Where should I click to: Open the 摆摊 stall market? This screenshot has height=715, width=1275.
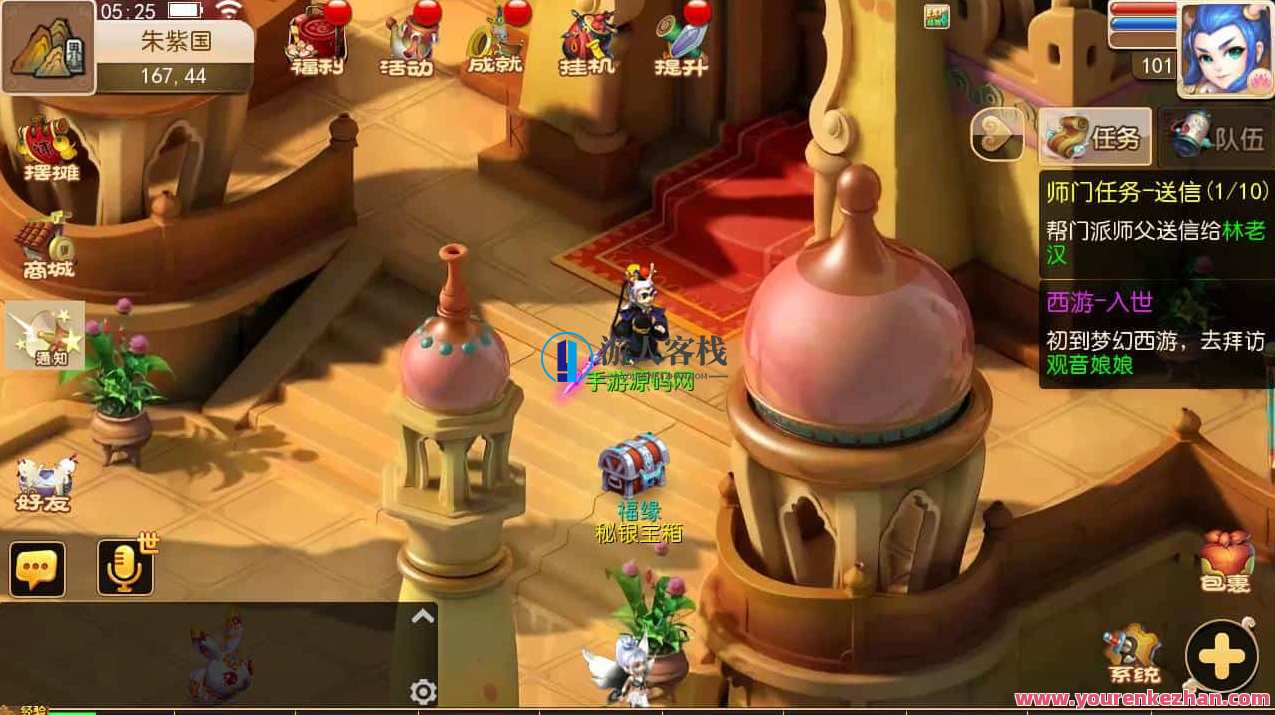(51, 150)
